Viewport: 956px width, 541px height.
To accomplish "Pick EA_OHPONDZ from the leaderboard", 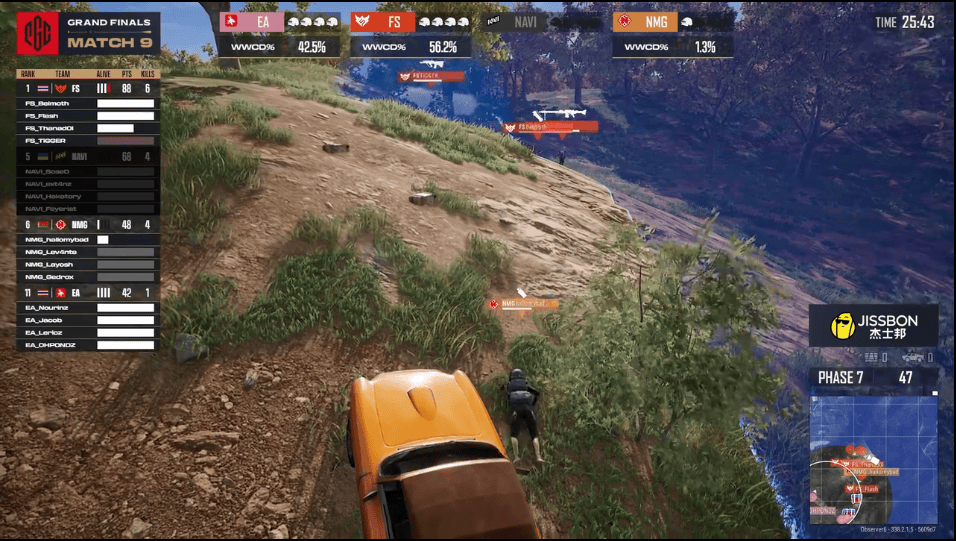I will tap(87, 345).
